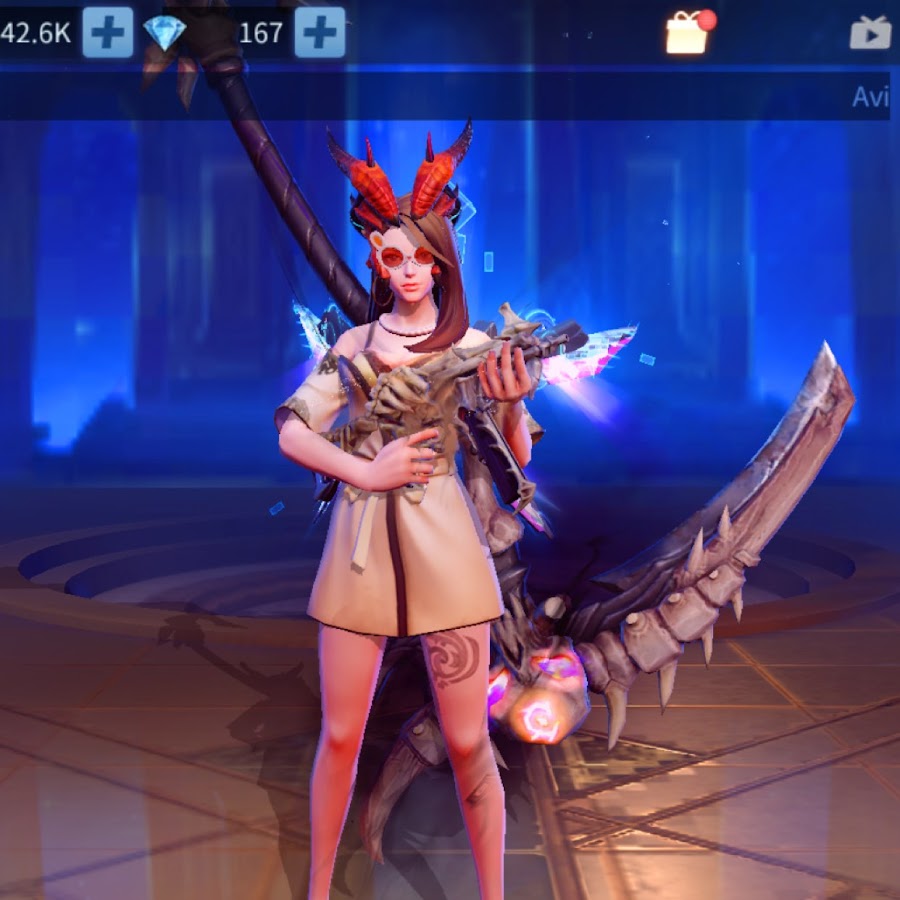Add more diamonds with the plus button

point(320,33)
